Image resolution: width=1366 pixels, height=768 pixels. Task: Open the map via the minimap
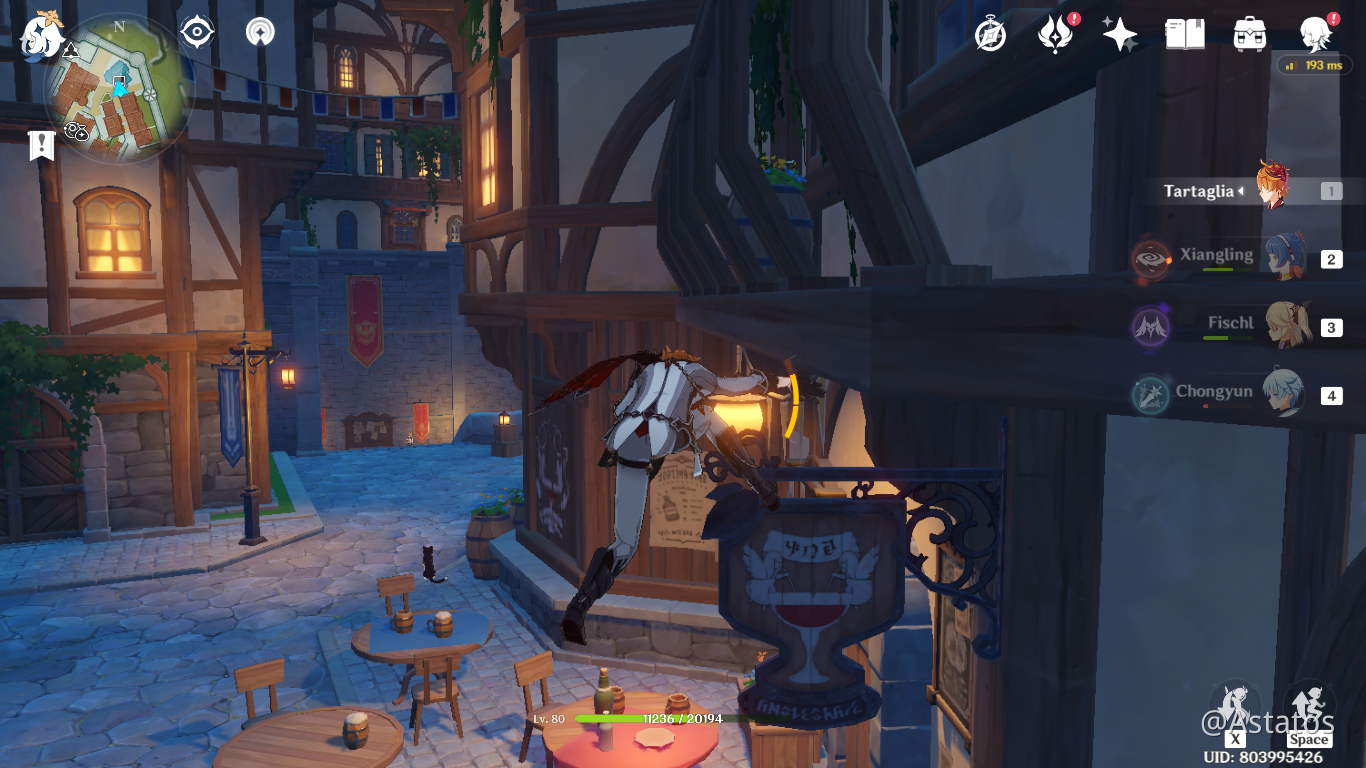pos(118,88)
